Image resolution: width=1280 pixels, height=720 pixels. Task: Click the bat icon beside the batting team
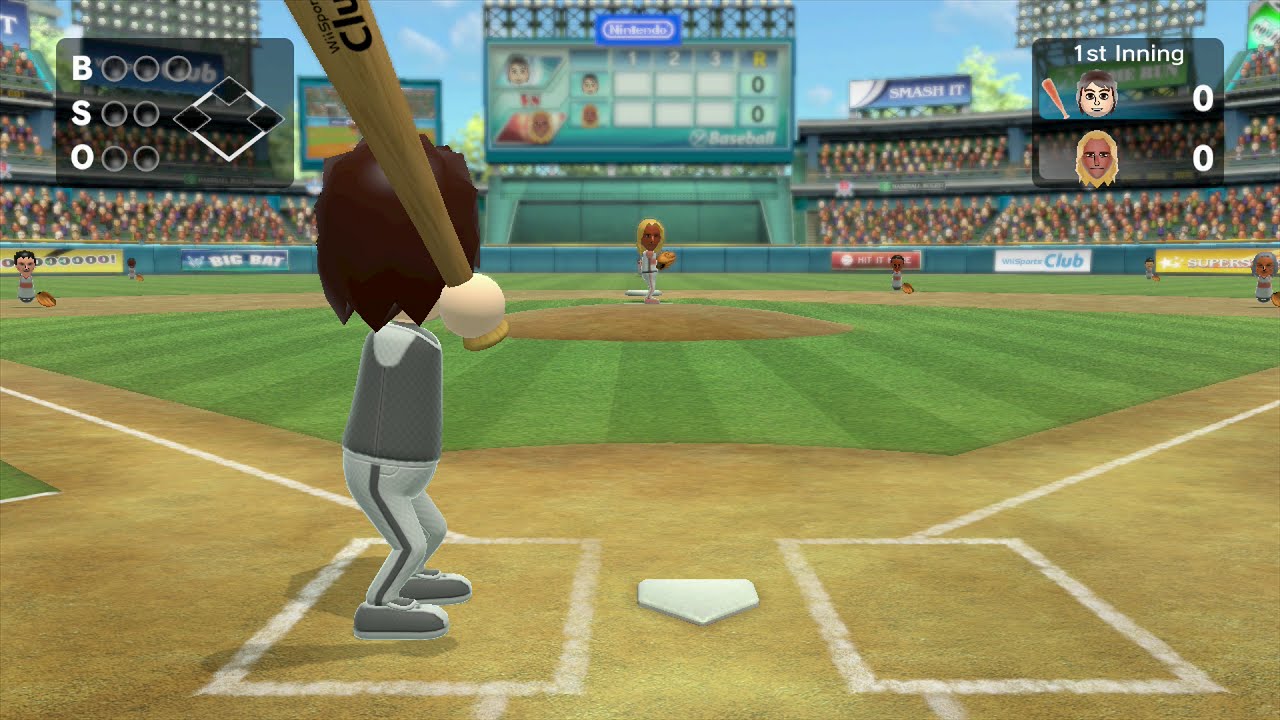(1053, 97)
